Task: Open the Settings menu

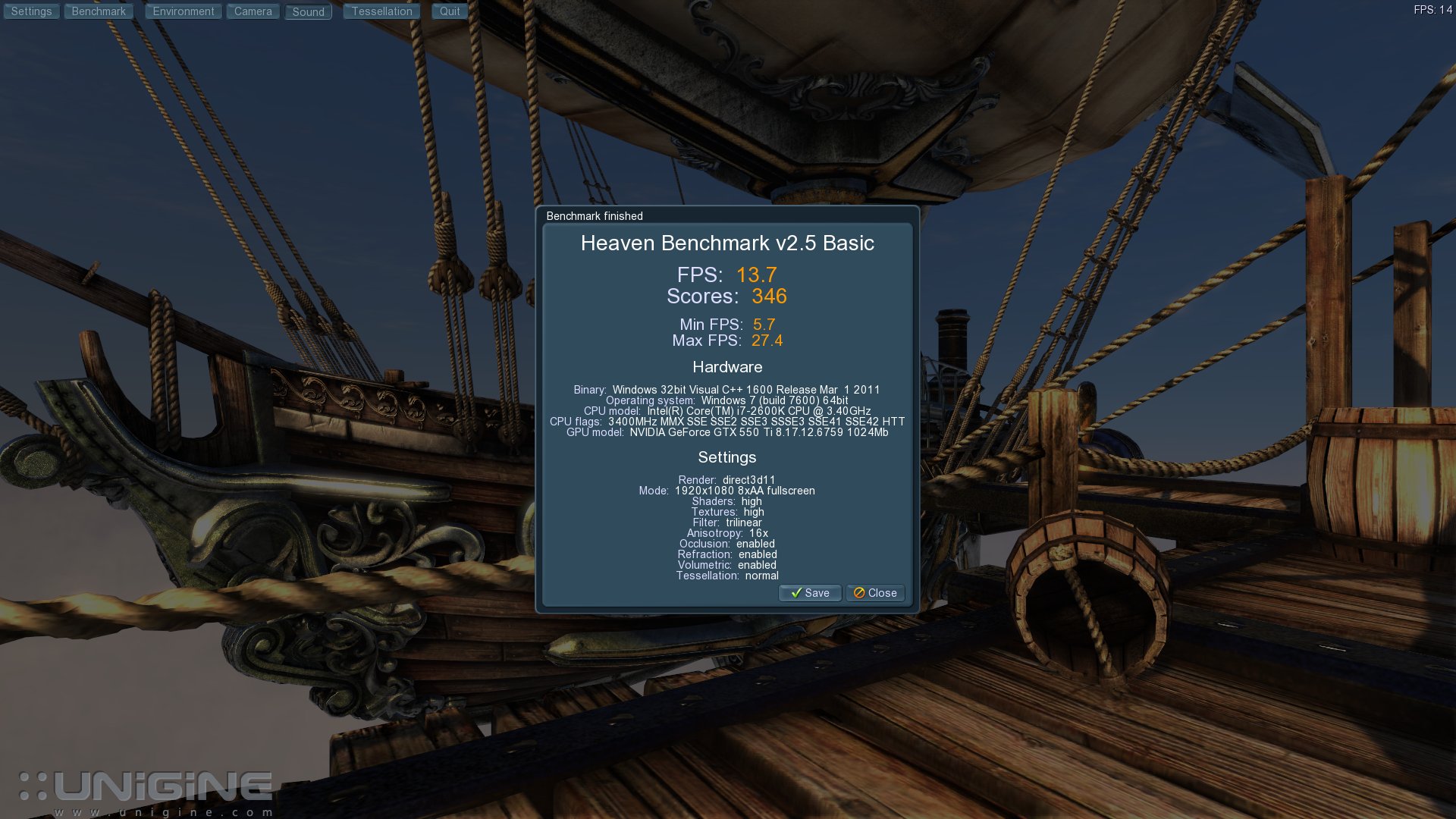Action: [31, 11]
